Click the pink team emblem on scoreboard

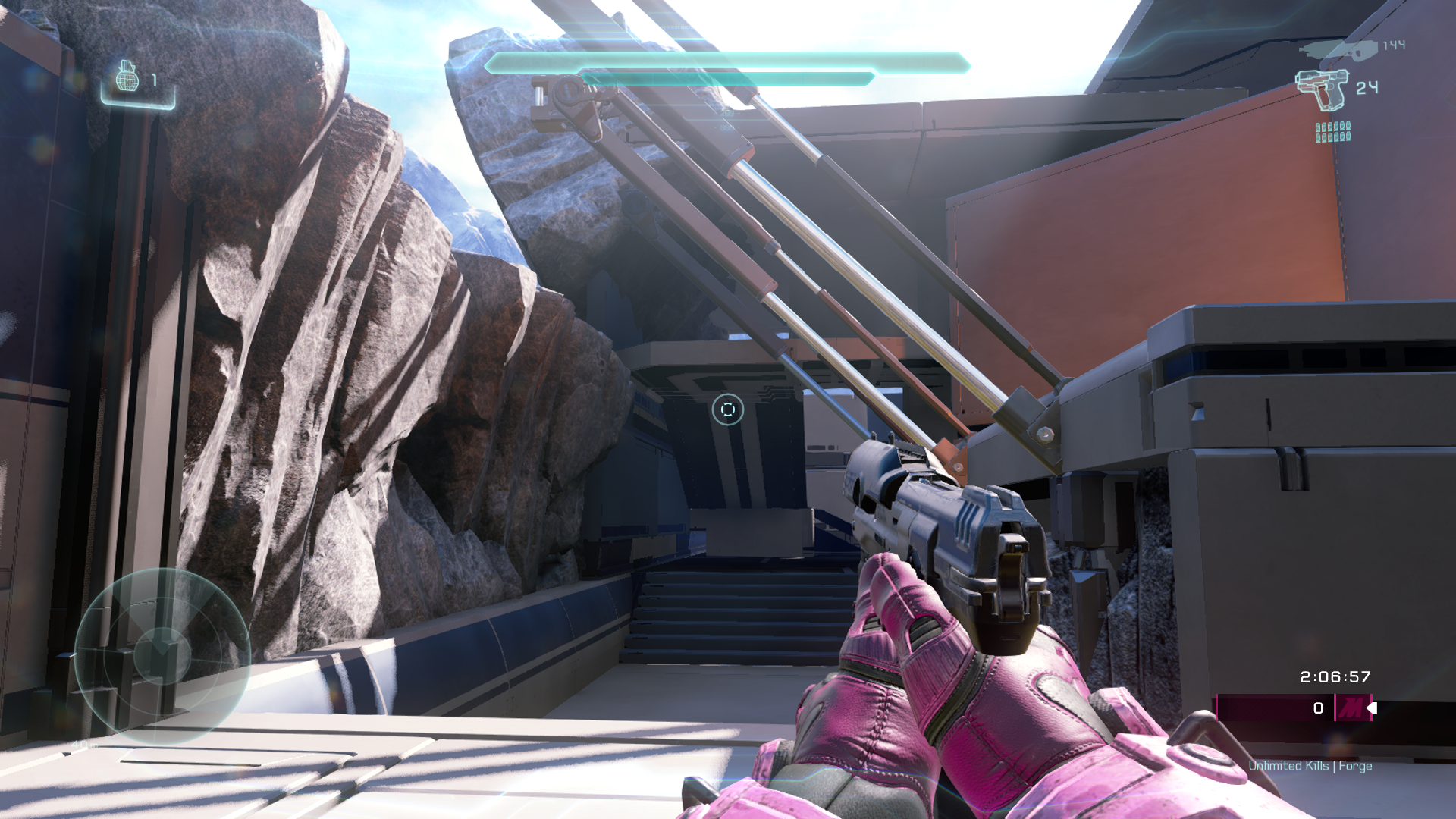click(x=1351, y=708)
